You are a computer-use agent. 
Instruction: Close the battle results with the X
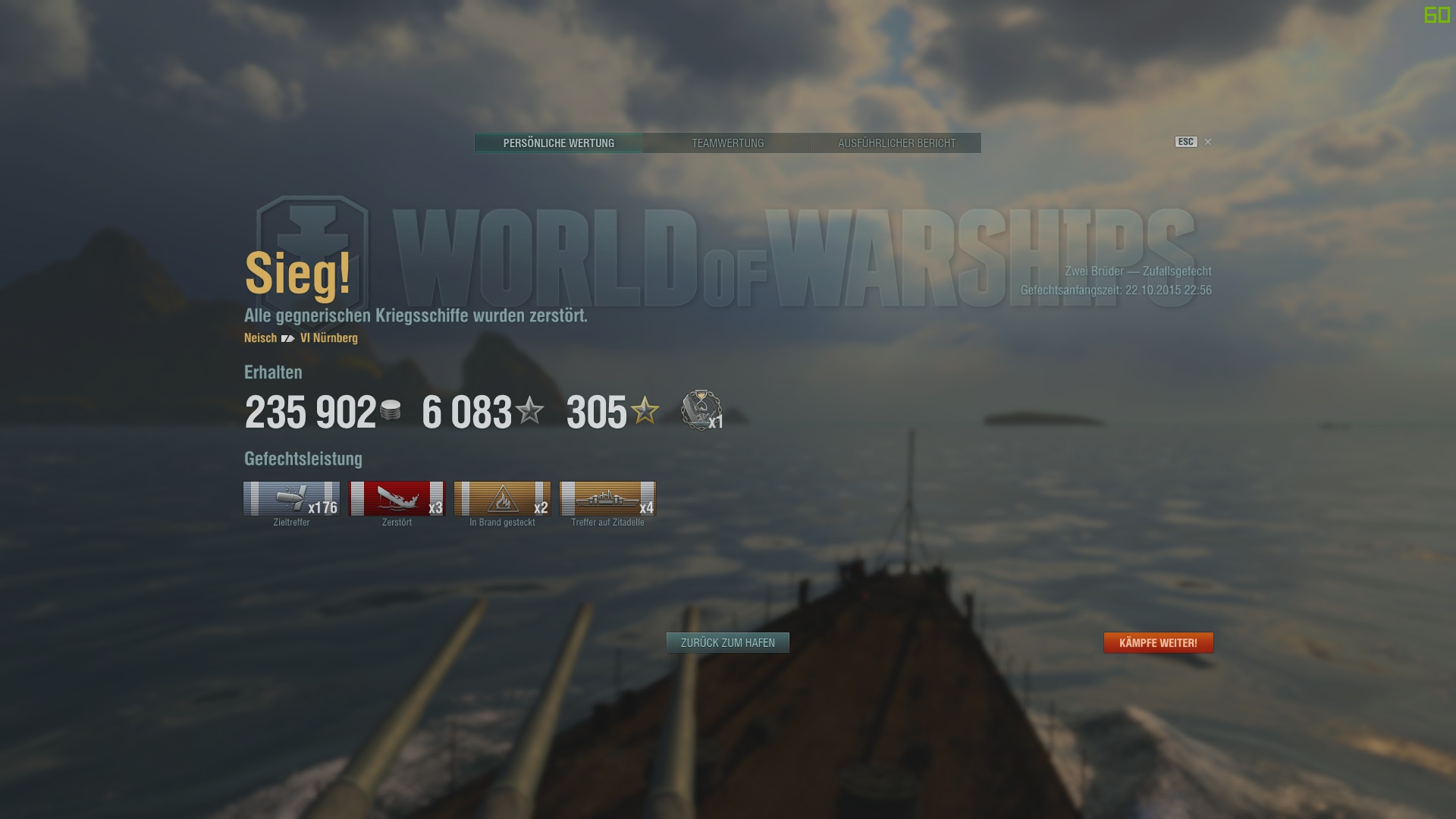[x=1208, y=142]
